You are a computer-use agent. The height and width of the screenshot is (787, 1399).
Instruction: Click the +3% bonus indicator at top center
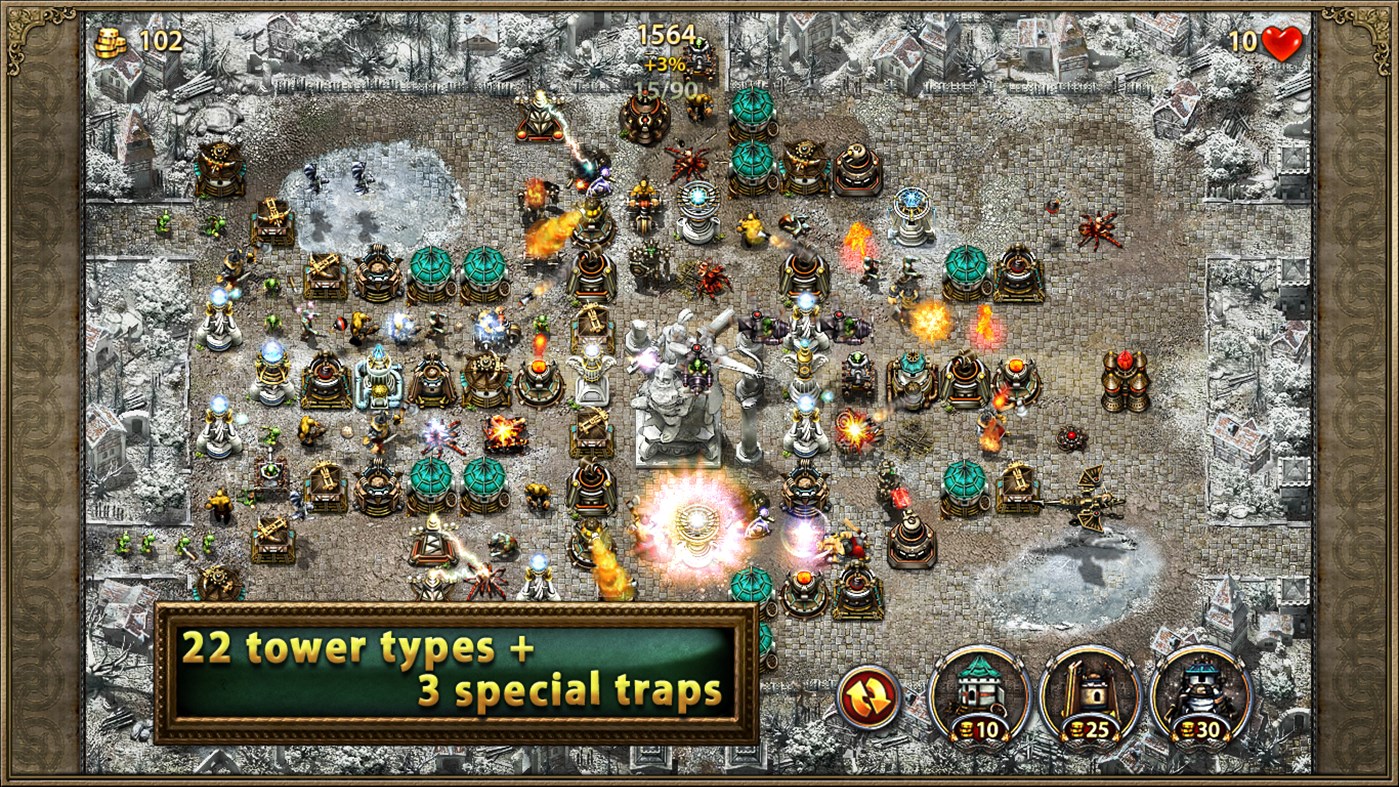[664, 62]
